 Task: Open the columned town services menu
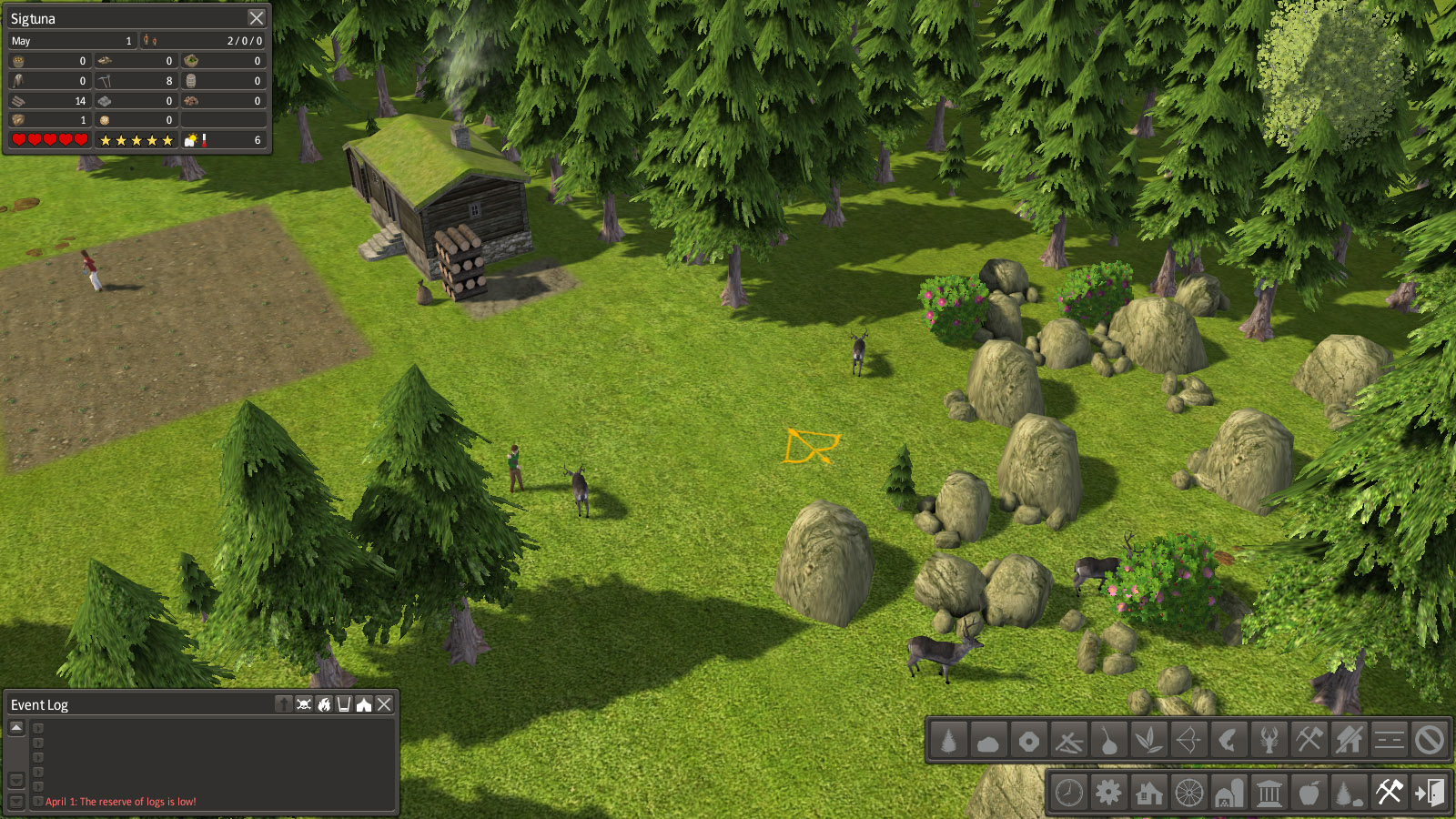[1269, 793]
